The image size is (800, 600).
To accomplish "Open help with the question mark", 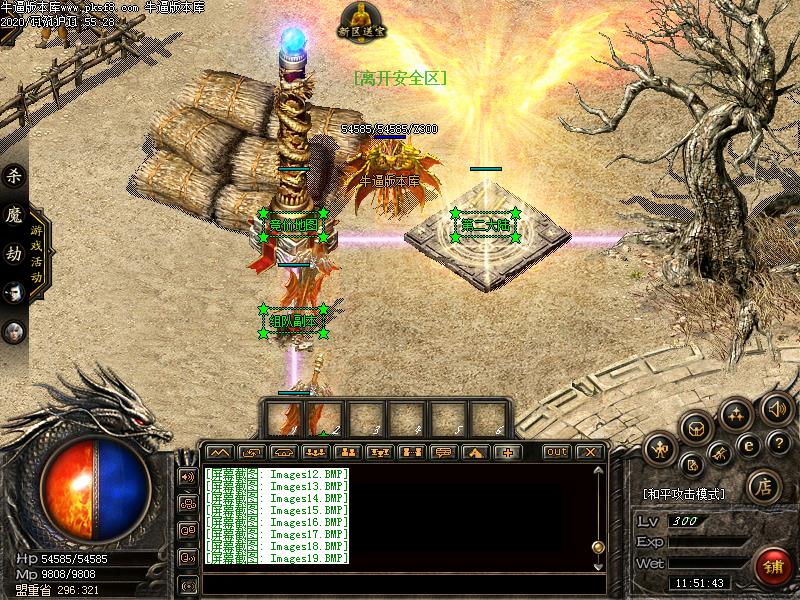I will pos(779,442).
